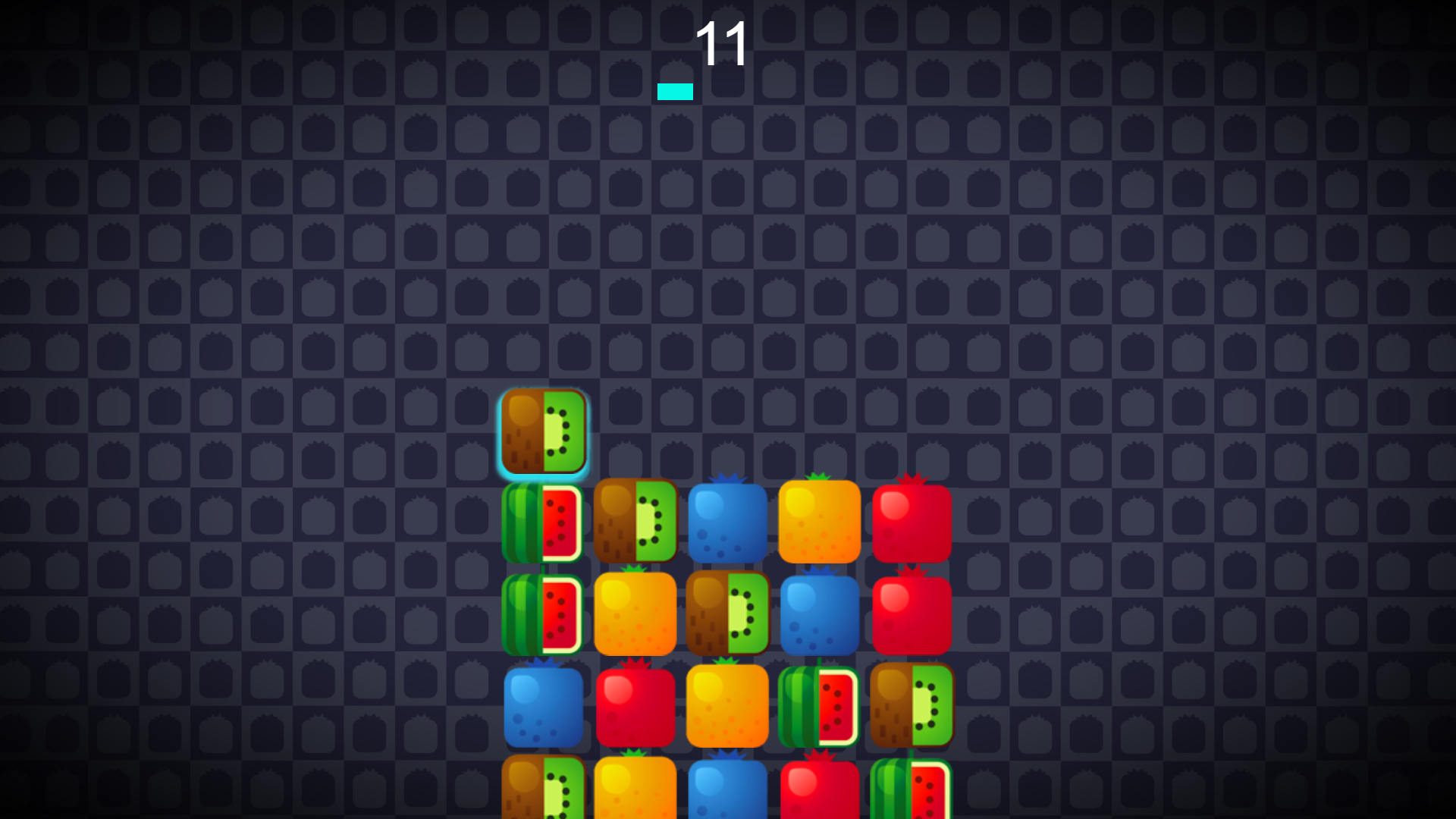Screen dimensions: 1456x819
Task: Click the pomegranate tile beside the blue tile
Action: pyautogui.click(x=637, y=705)
